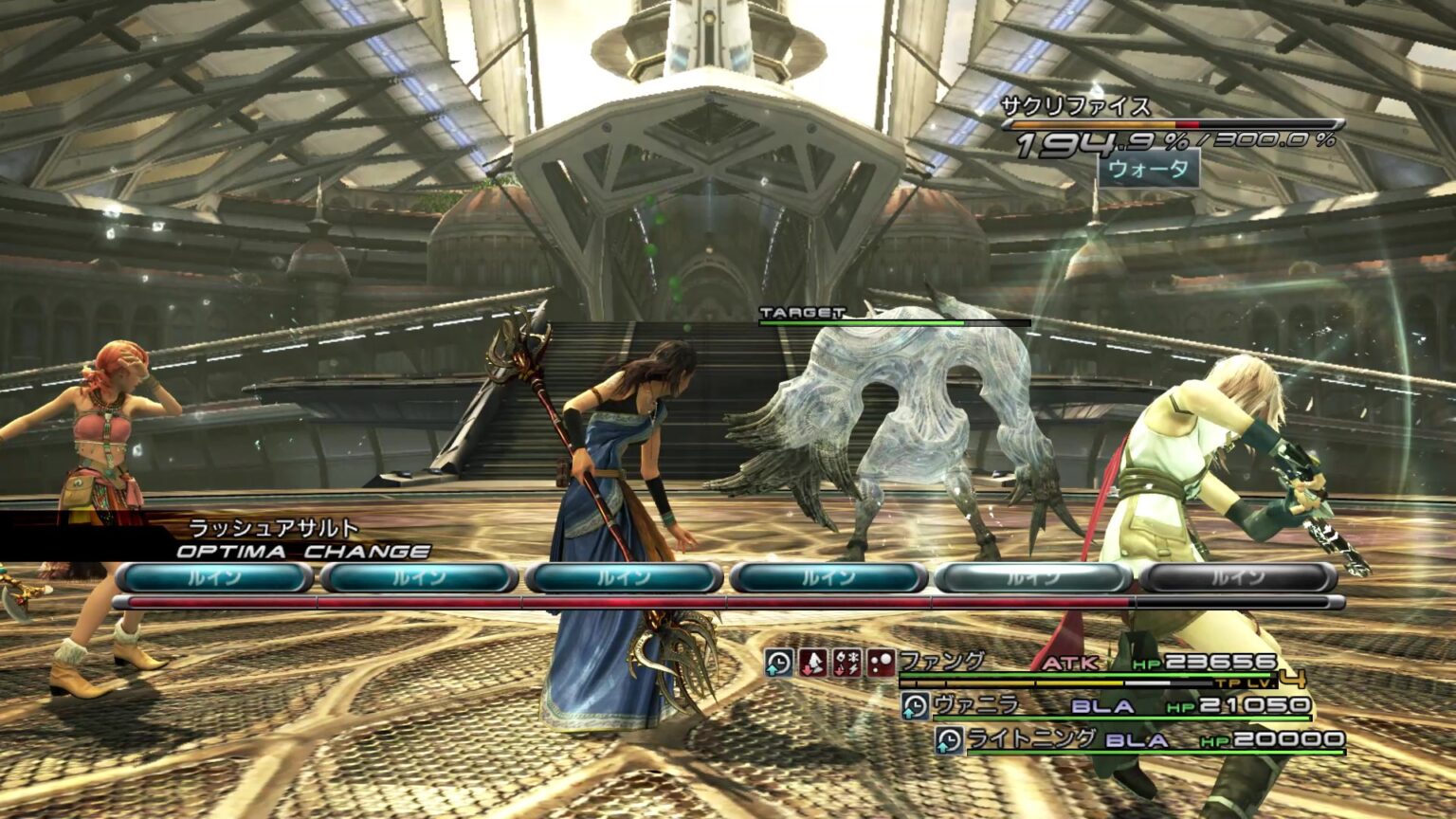Click the chain gauge above 194.9%
1456x819 pixels.
pos(1175,123)
